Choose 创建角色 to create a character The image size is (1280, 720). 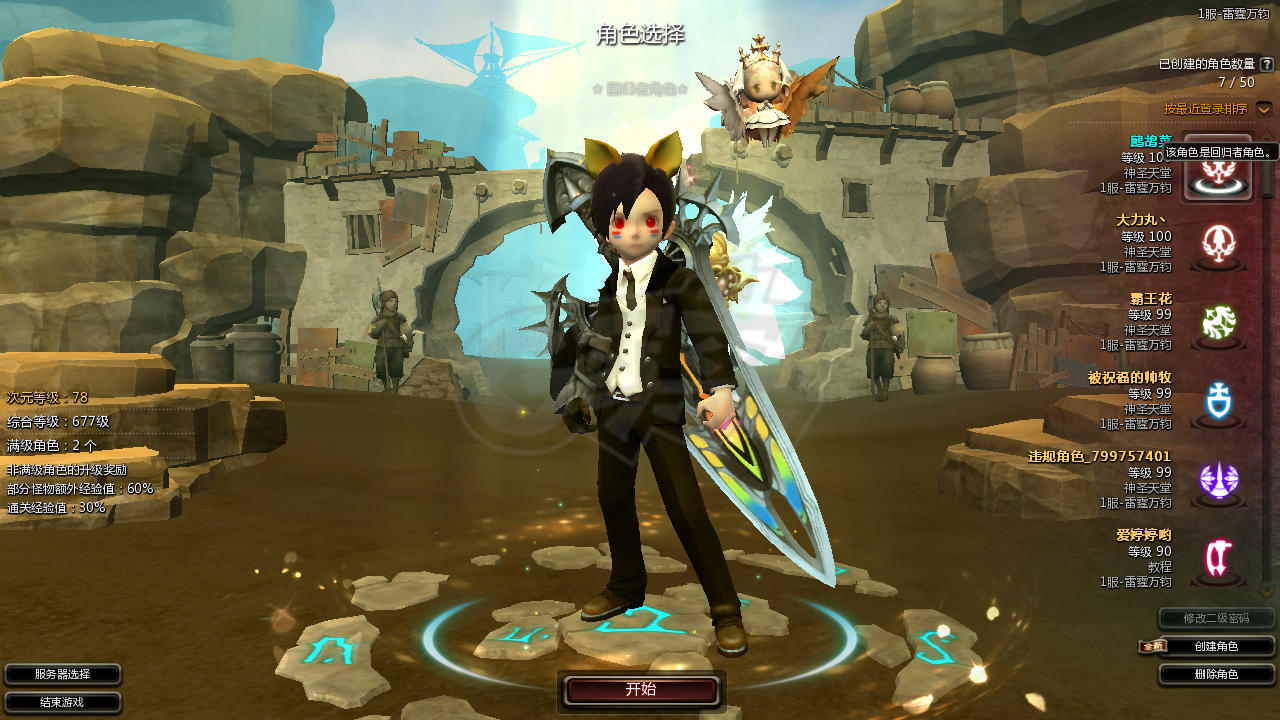tap(1216, 647)
